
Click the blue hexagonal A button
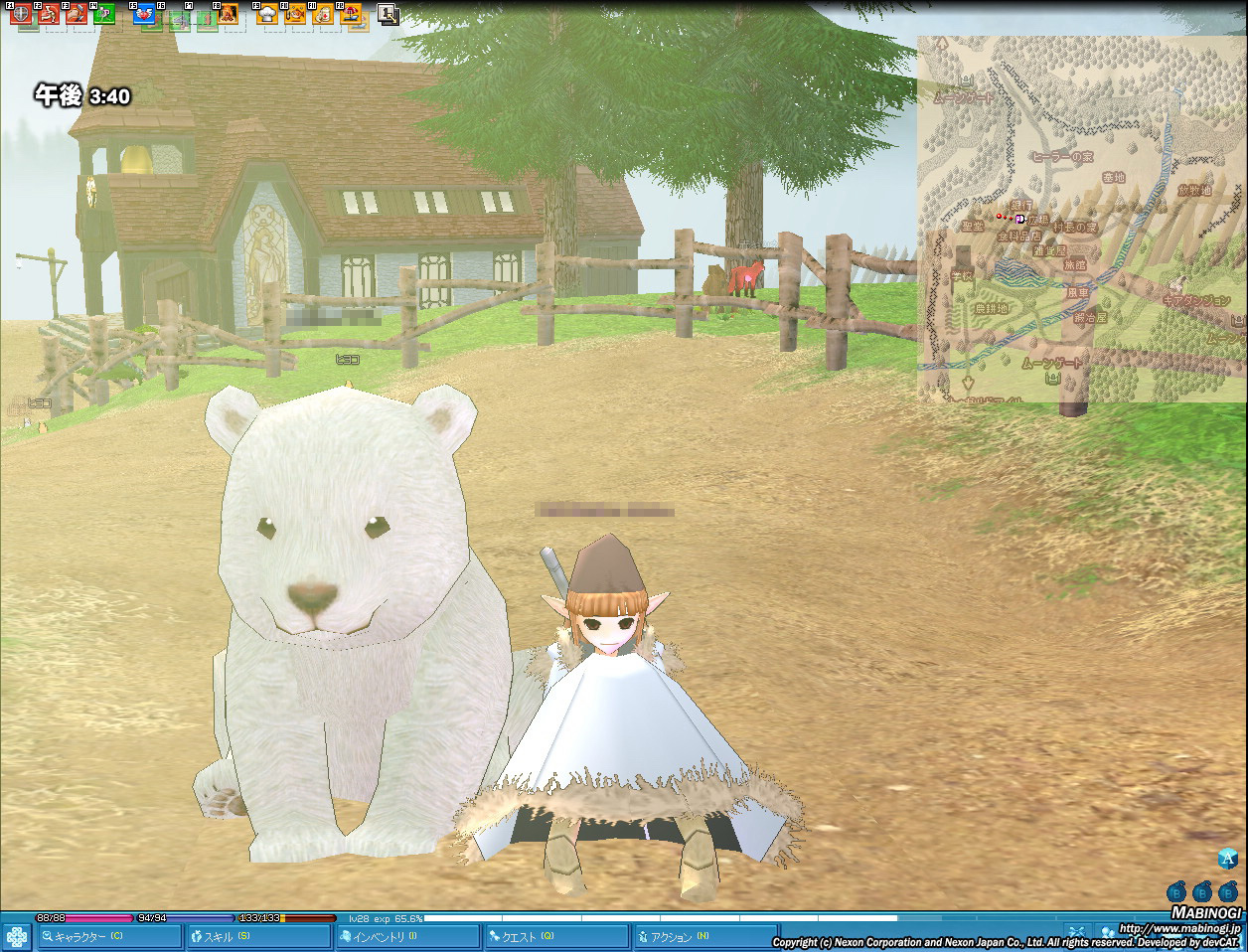point(1228,858)
